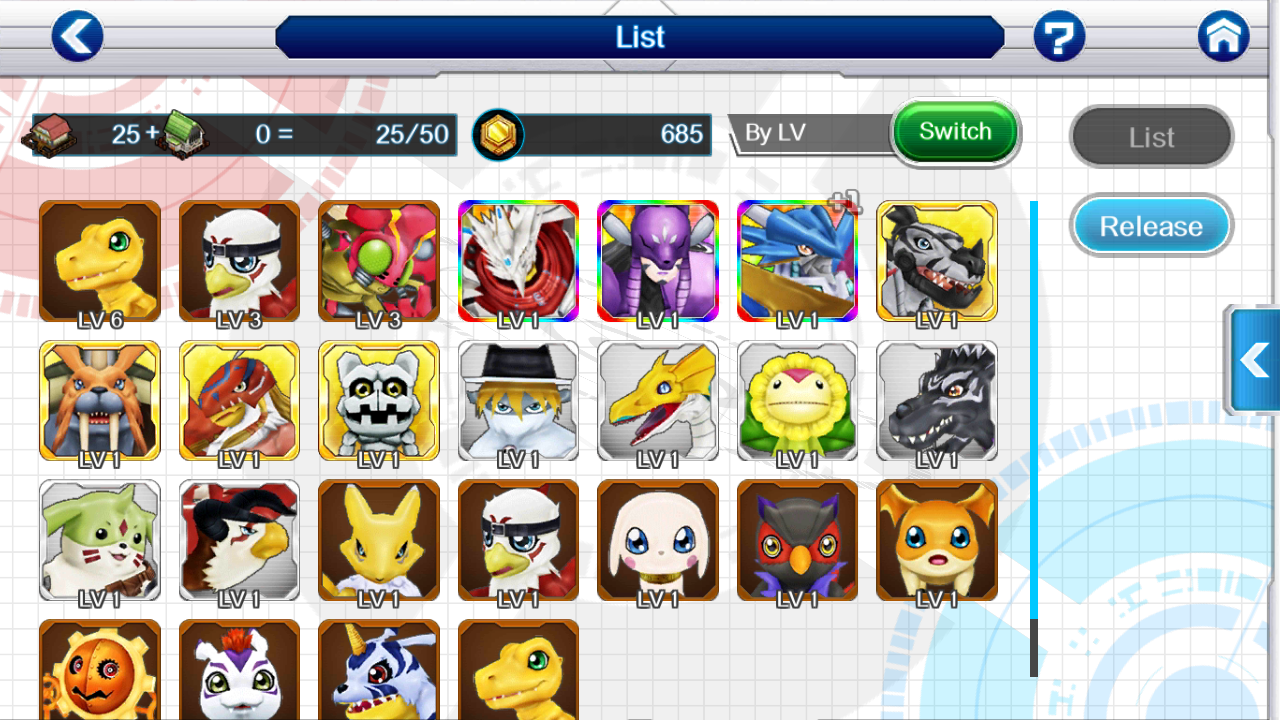The height and width of the screenshot is (720, 1280).
Task: Select the Renamon portrait
Action: (x=378, y=540)
